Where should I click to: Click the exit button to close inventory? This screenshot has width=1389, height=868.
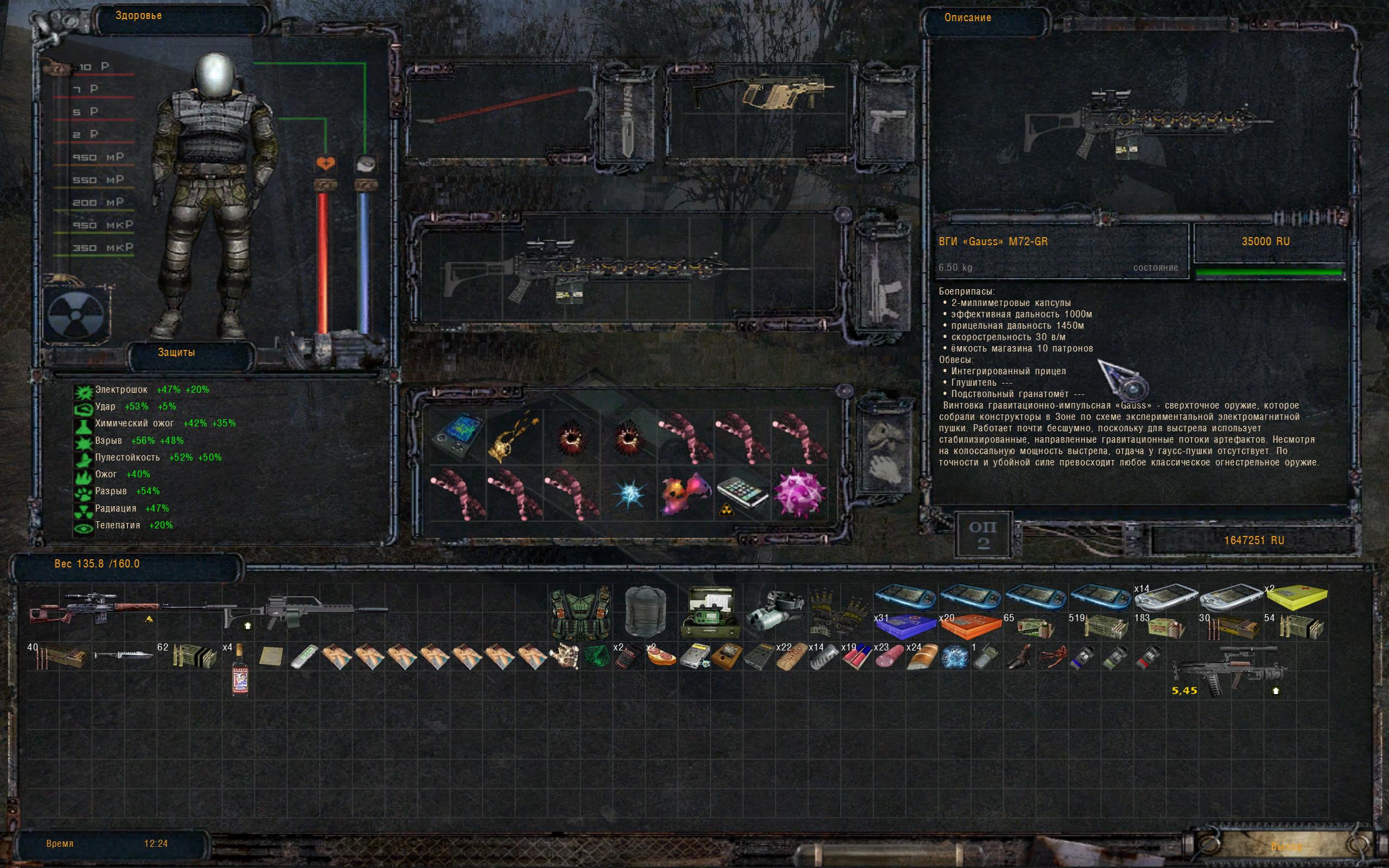pyautogui.click(x=1287, y=846)
